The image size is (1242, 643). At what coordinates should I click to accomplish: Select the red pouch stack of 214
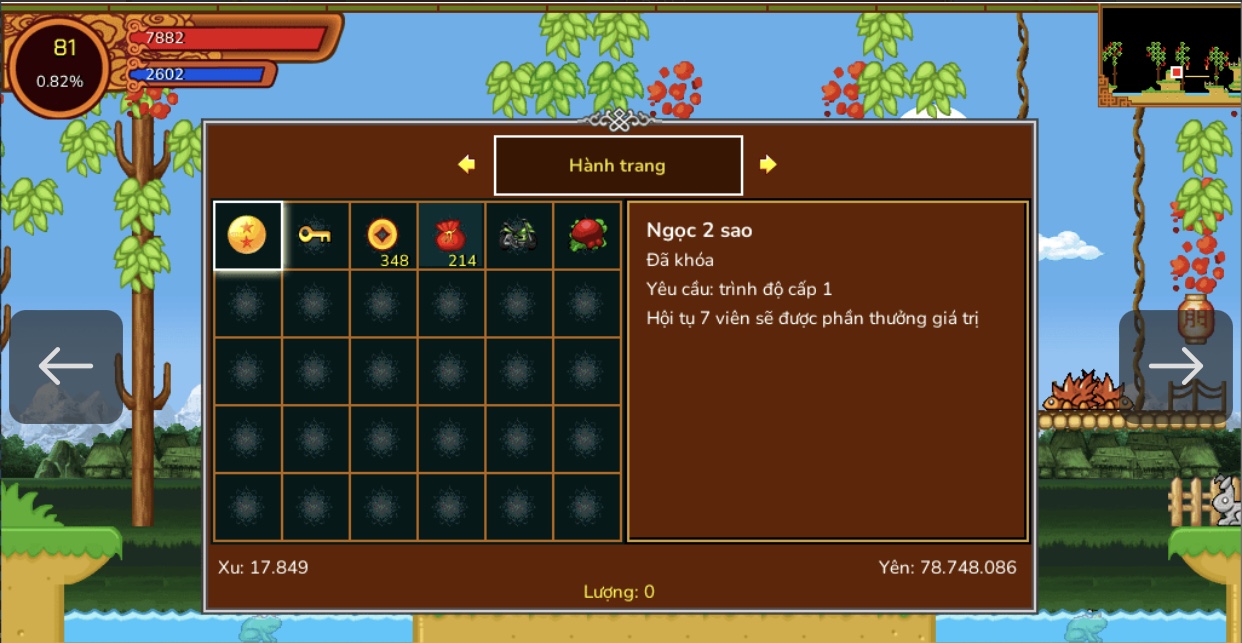[x=451, y=236]
